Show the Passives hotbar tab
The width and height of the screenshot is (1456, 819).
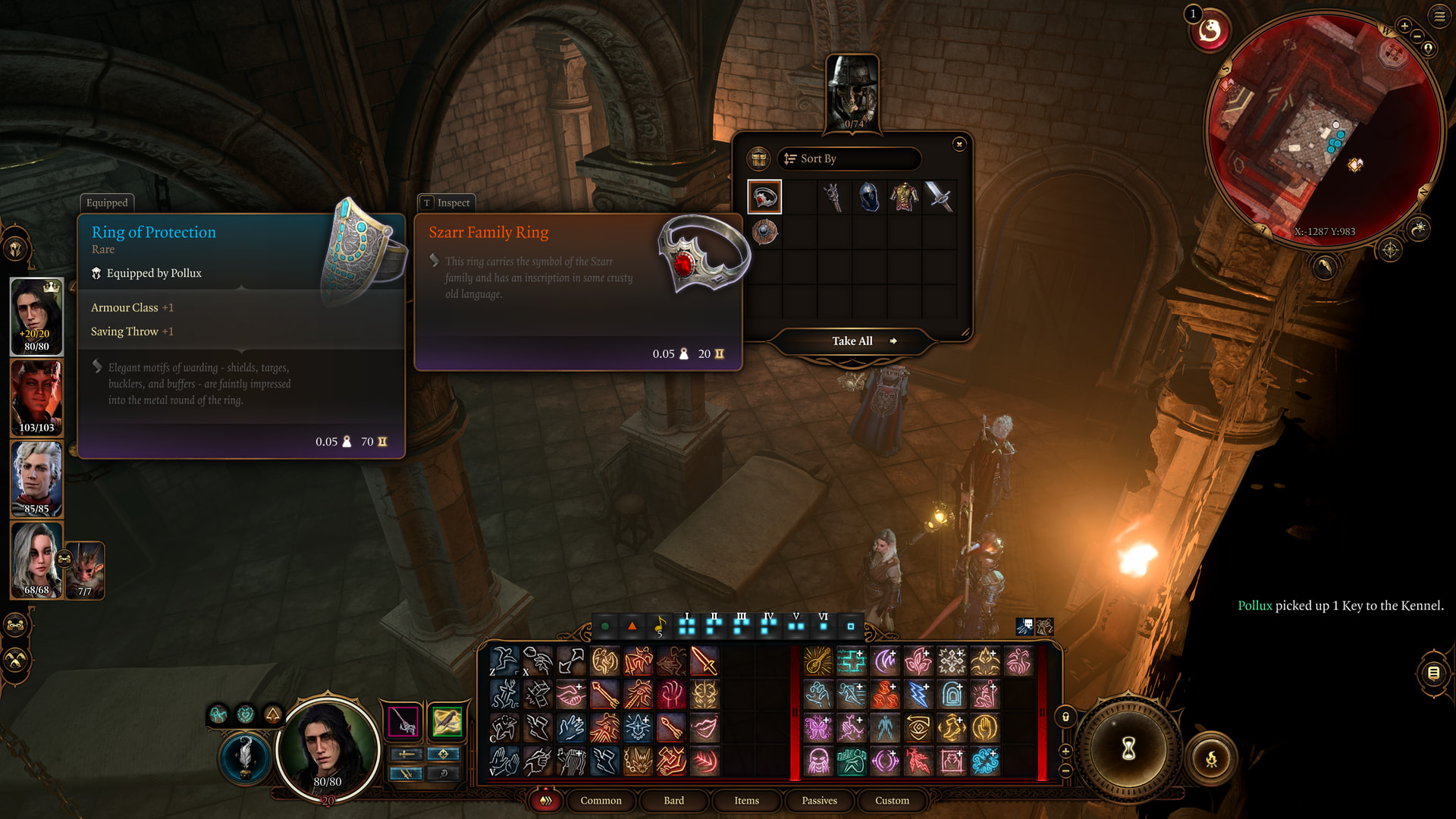(819, 801)
